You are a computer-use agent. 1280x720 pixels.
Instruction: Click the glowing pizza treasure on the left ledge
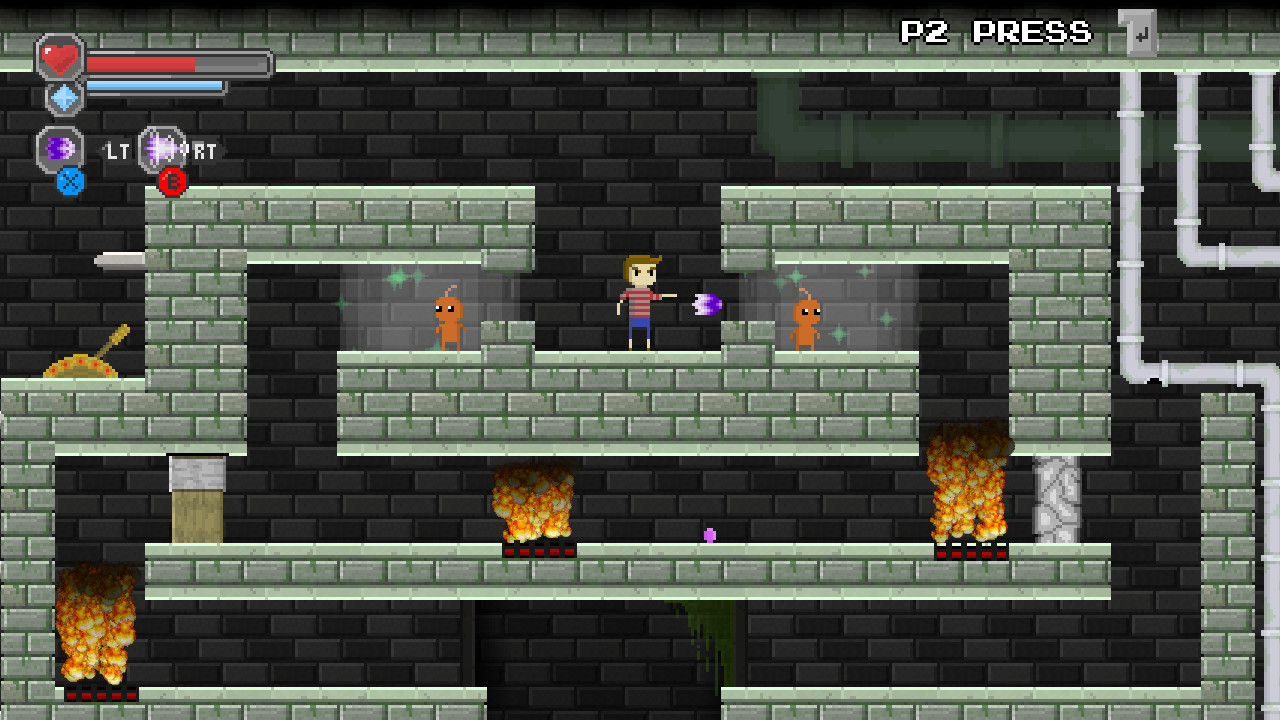coord(80,368)
